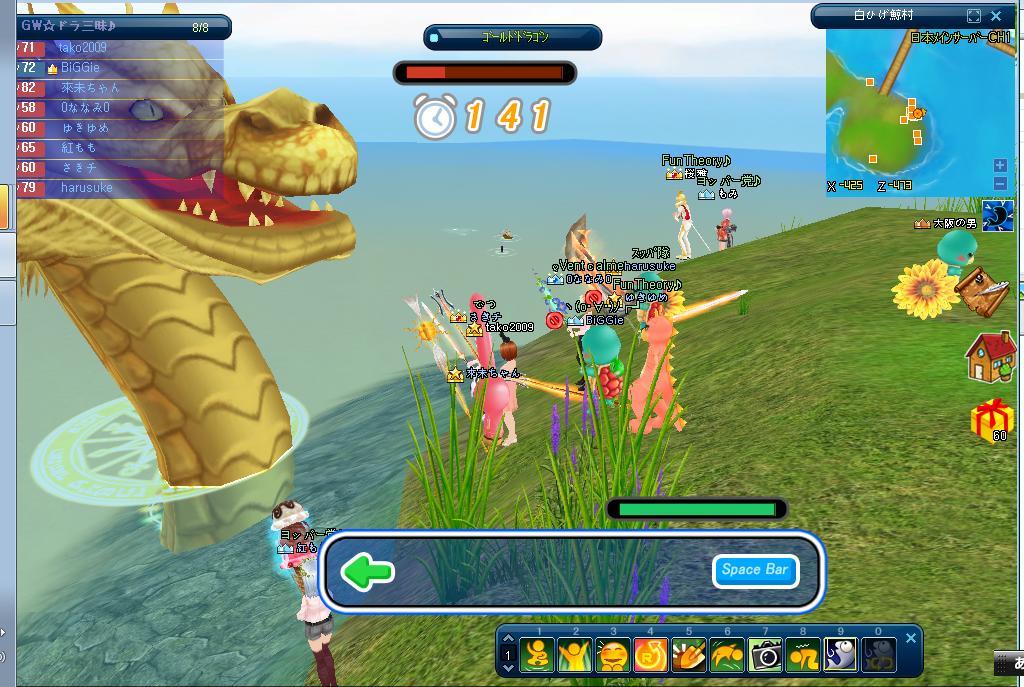1024x687 pixels.
Task: Click the crescent moon icon
Action: 998,215
